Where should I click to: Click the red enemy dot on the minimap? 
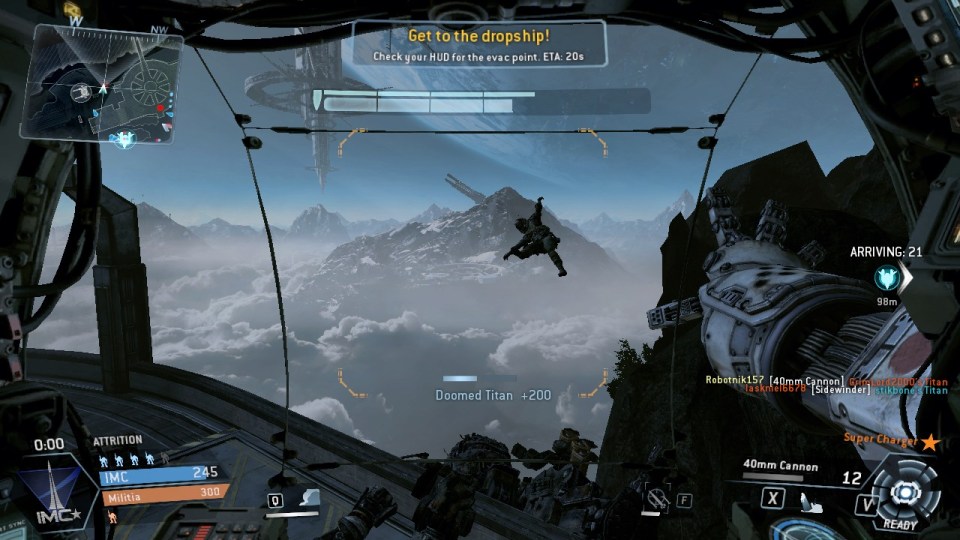(160, 107)
